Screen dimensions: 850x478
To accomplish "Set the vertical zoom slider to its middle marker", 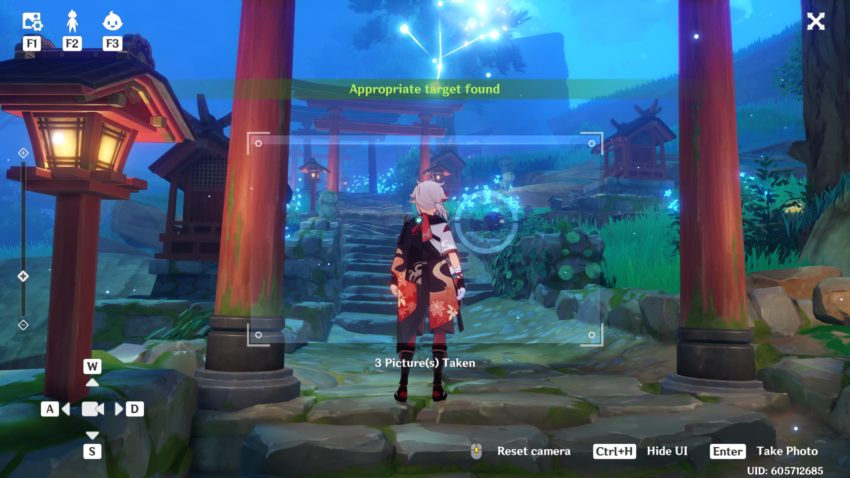I will 23,275.
